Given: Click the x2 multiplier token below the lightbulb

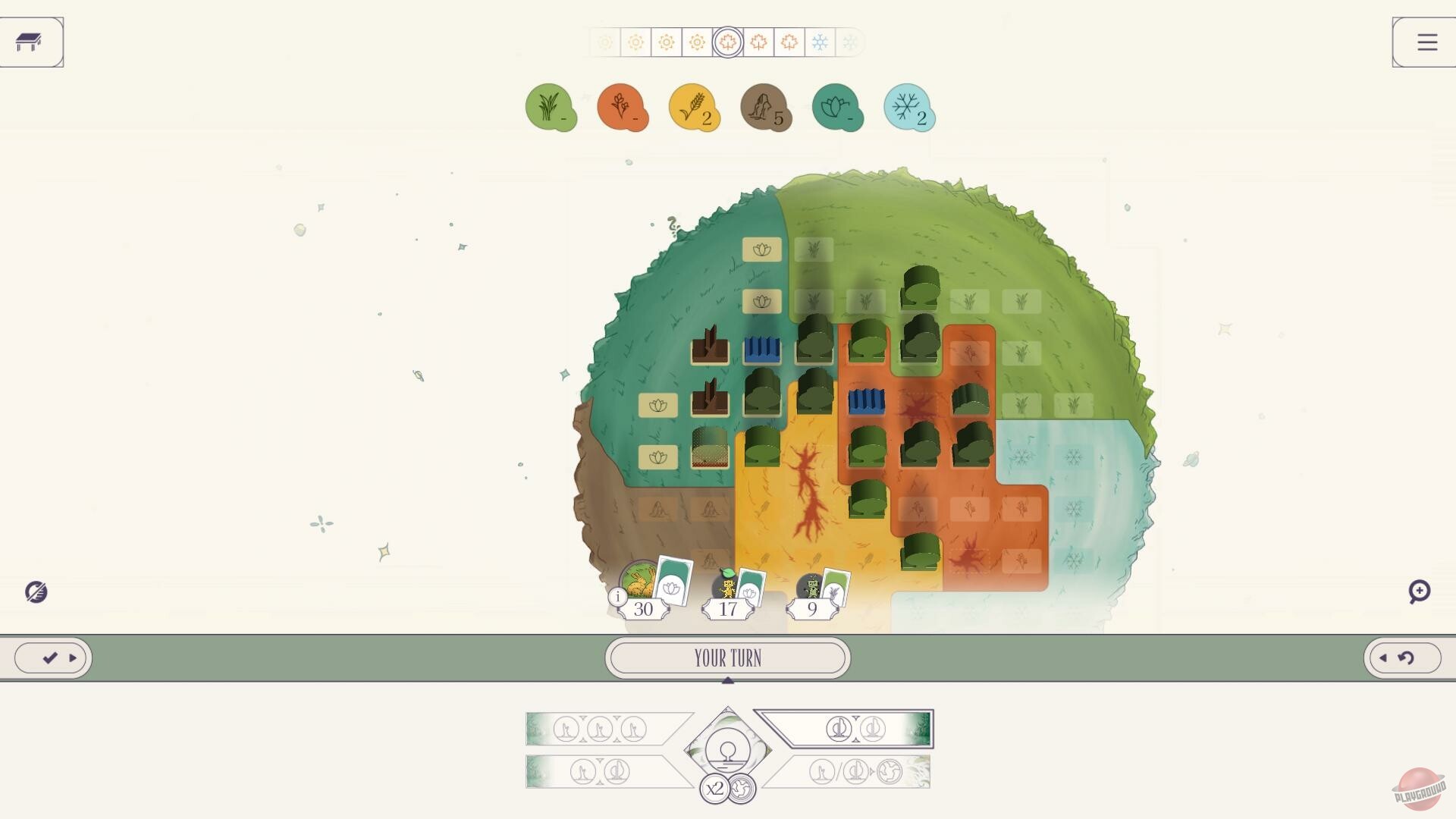Looking at the screenshot, I should [x=714, y=789].
